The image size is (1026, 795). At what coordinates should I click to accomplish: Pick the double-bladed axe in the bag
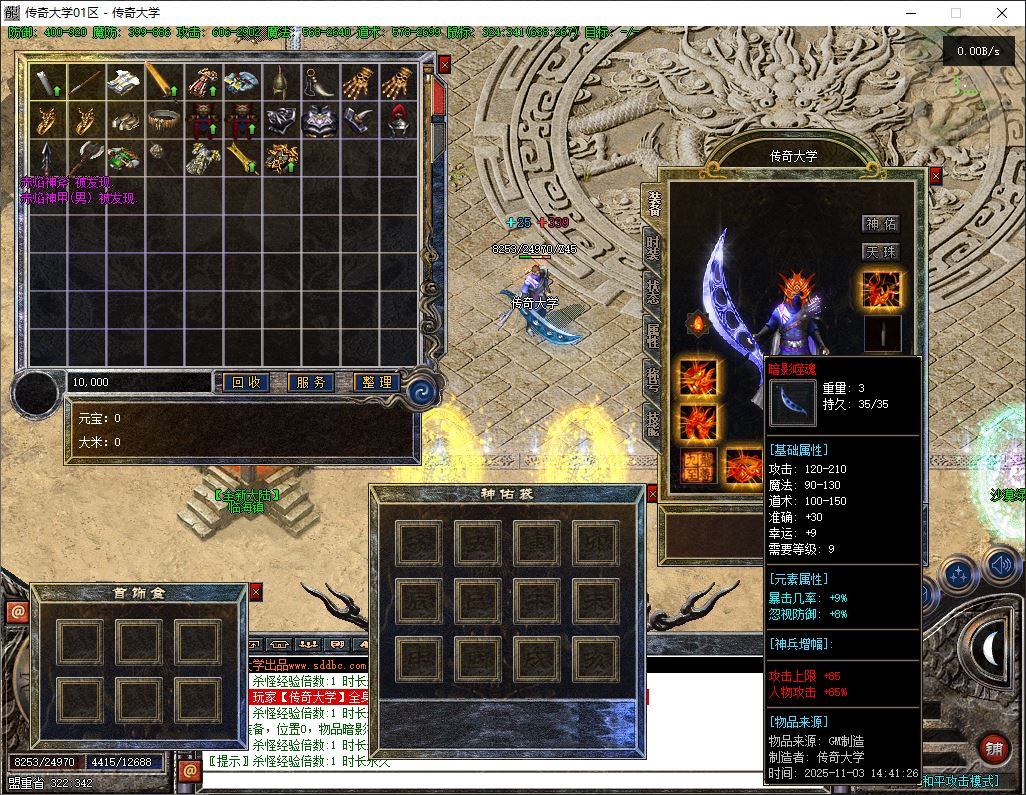[x=87, y=157]
